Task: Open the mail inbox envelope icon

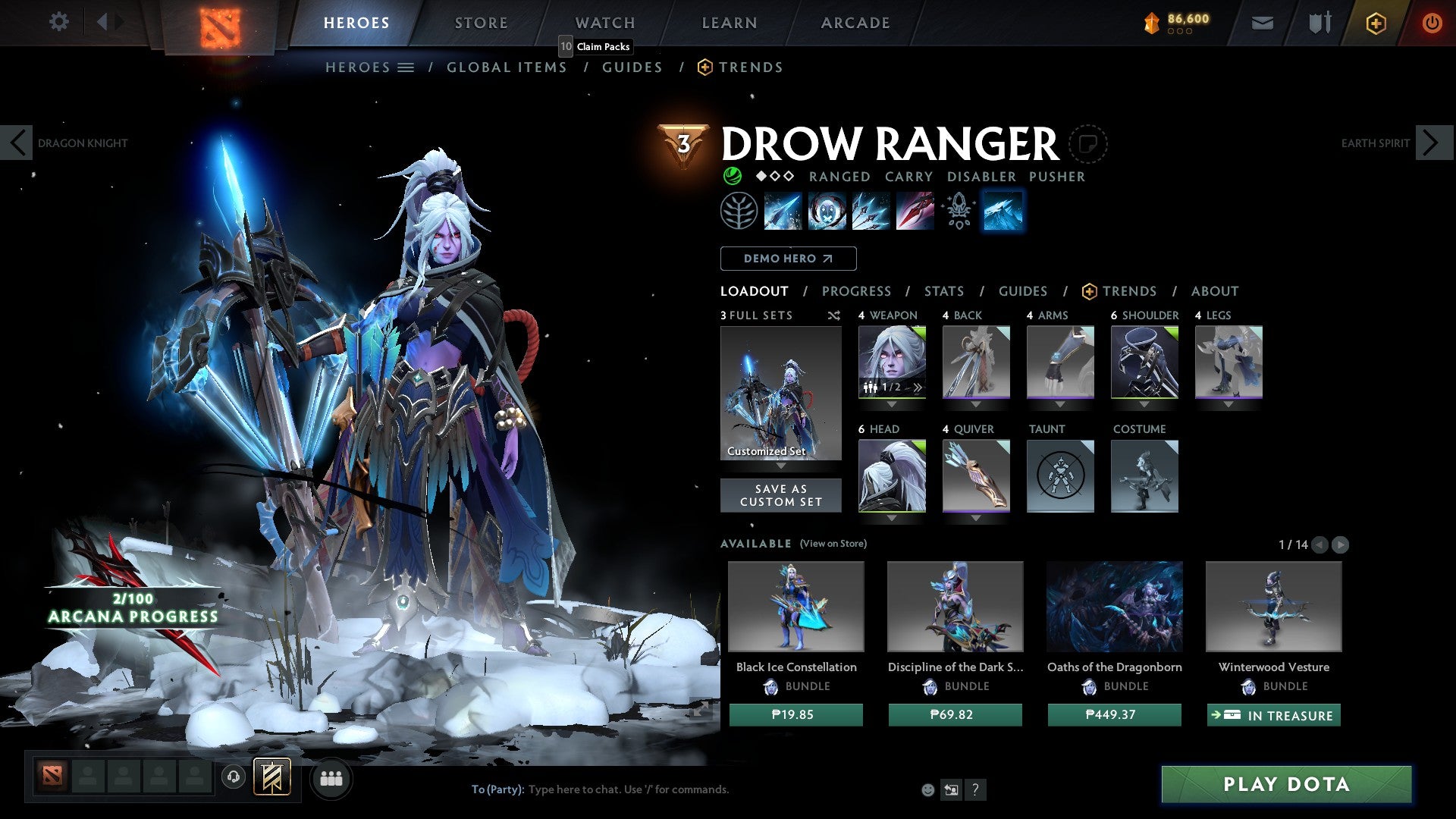Action: (1262, 23)
